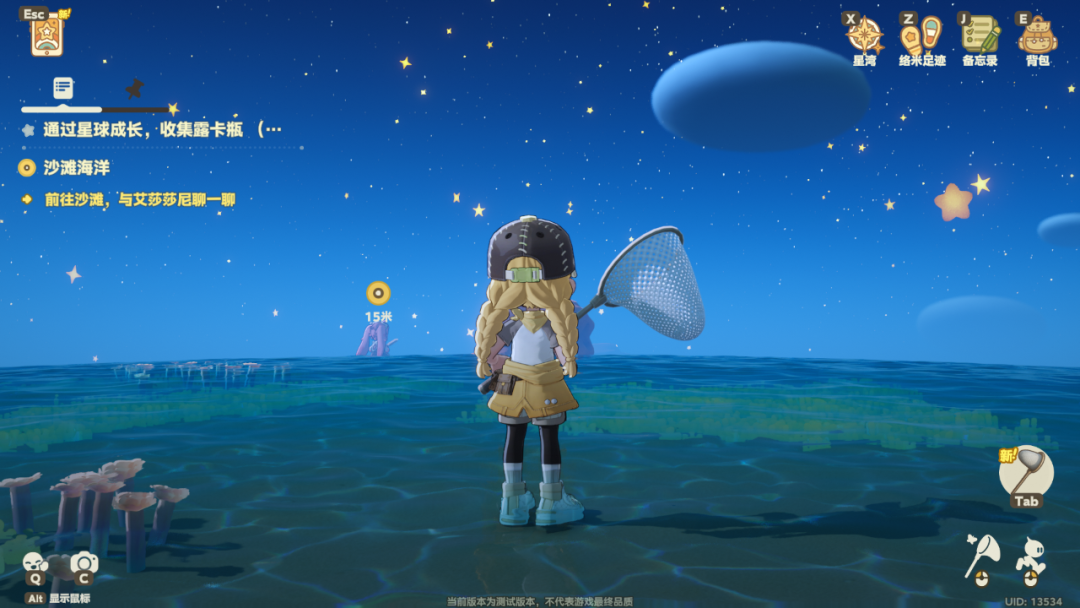Select the 前往沙滩 objective line
Viewport: 1080px width, 608px height.
tap(139, 199)
